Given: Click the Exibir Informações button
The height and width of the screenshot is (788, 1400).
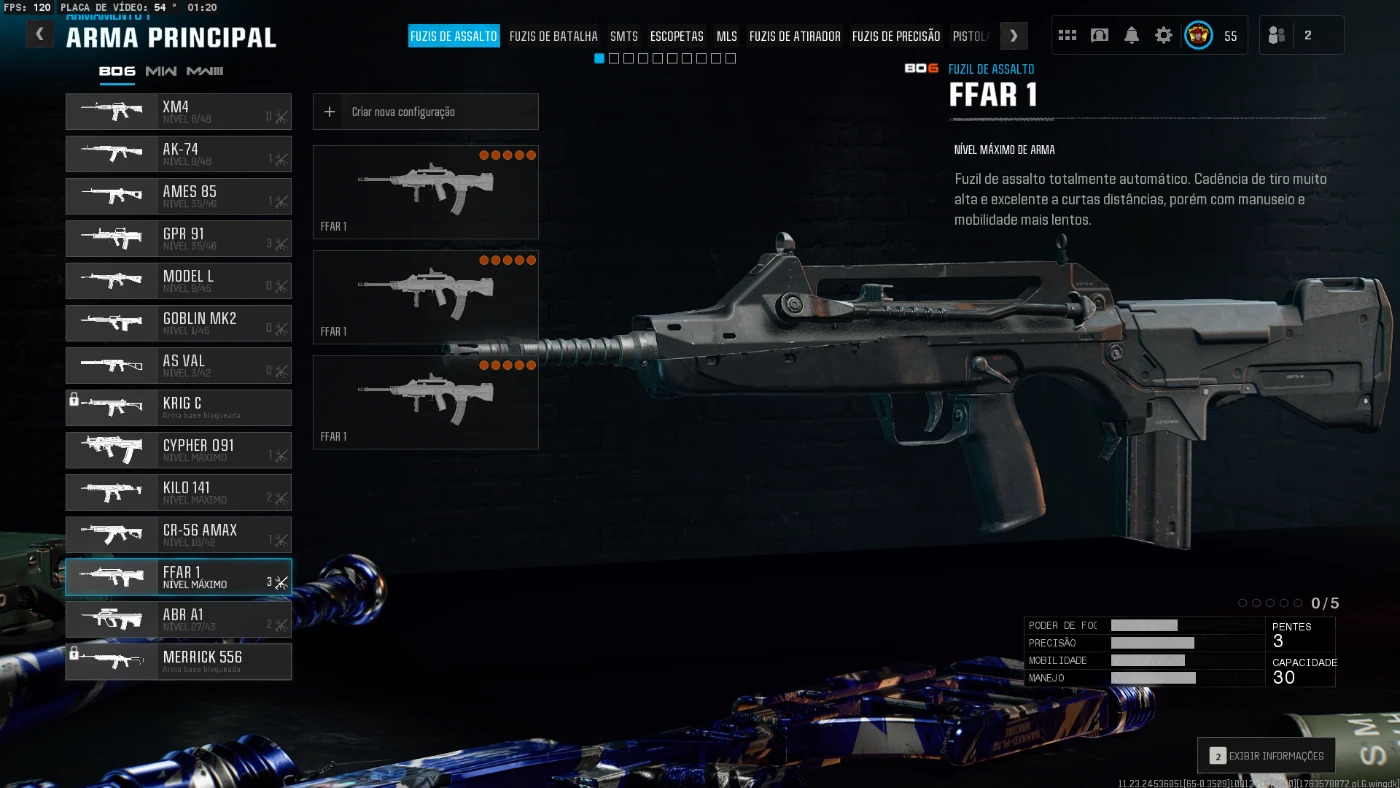Looking at the screenshot, I should coord(1266,756).
